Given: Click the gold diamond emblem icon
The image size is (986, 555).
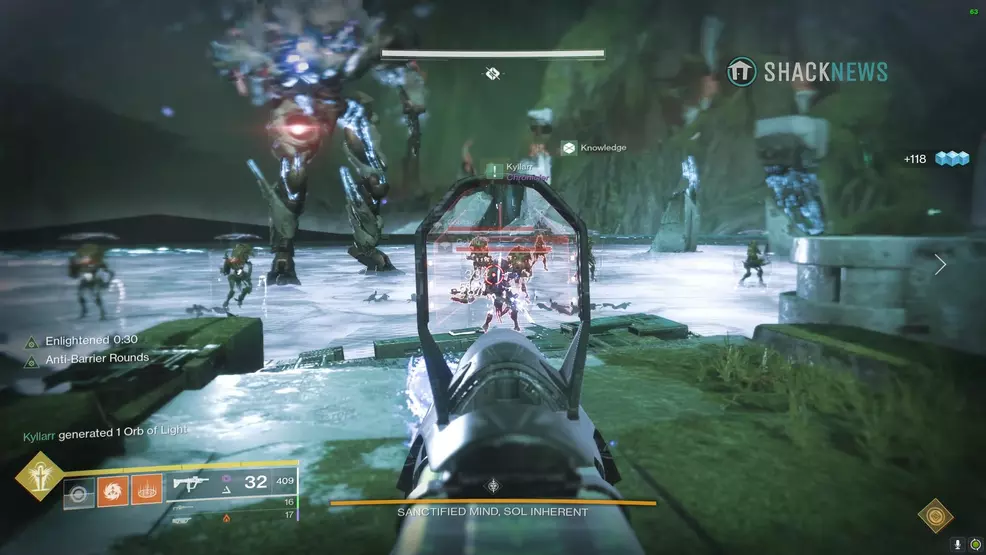Looking at the screenshot, I should pyautogui.click(x=935, y=516).
